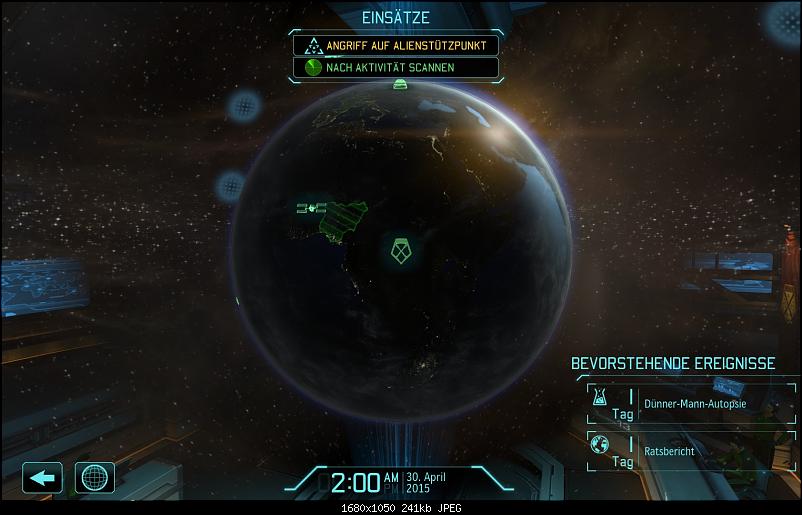
Task: Select the Ratsbericht event
Action: point(690,451)
